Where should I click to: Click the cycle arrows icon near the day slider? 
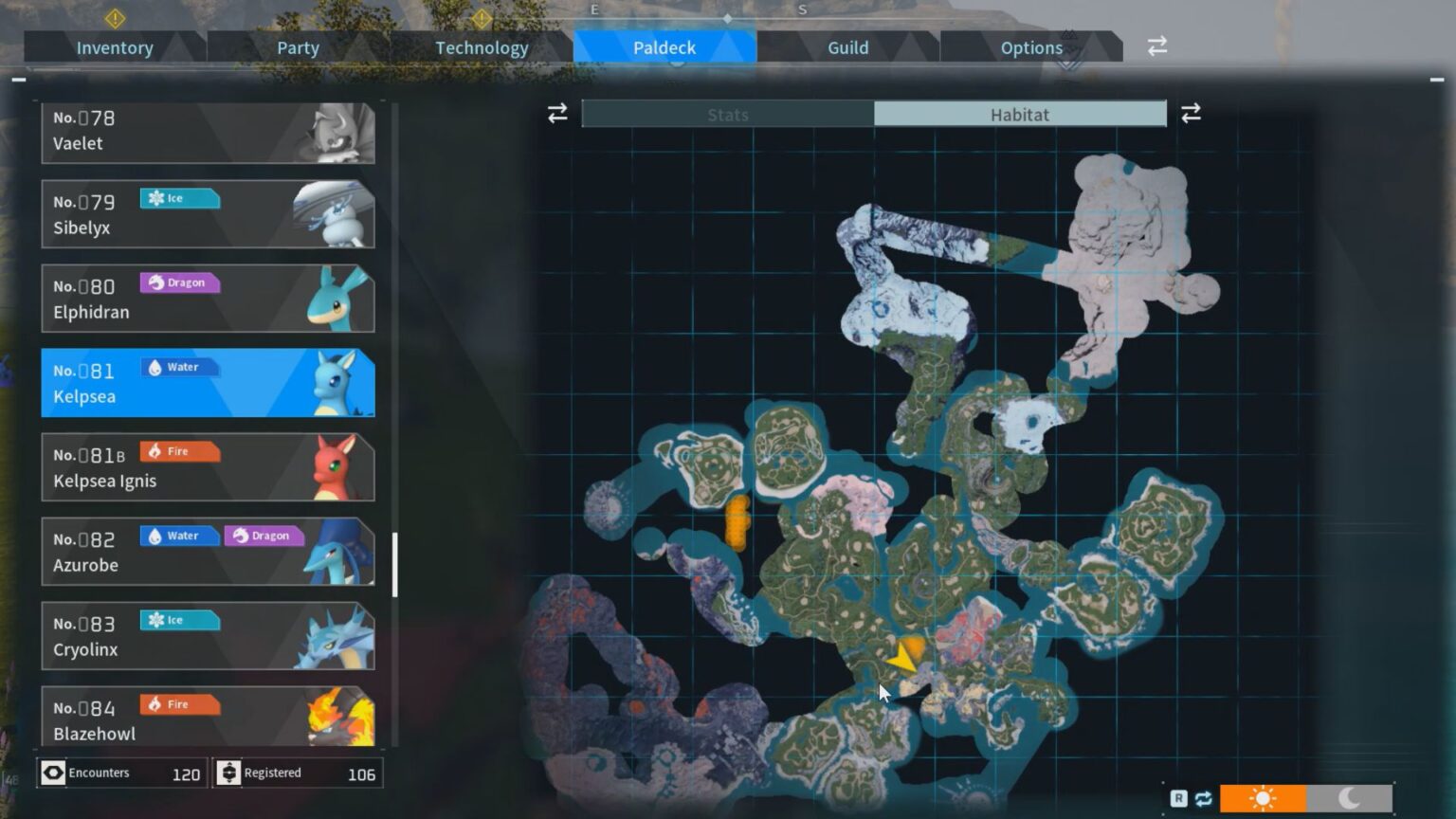click(x=1203, y=799)
